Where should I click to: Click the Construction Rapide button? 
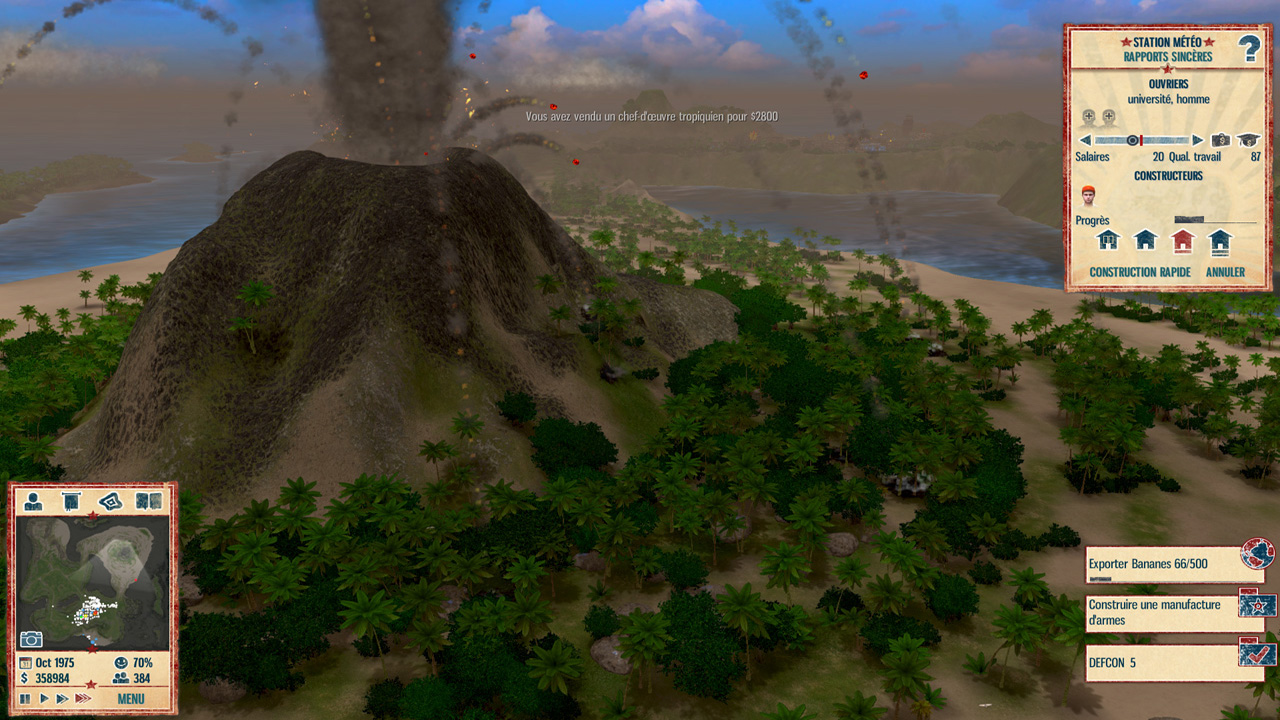1139,272
